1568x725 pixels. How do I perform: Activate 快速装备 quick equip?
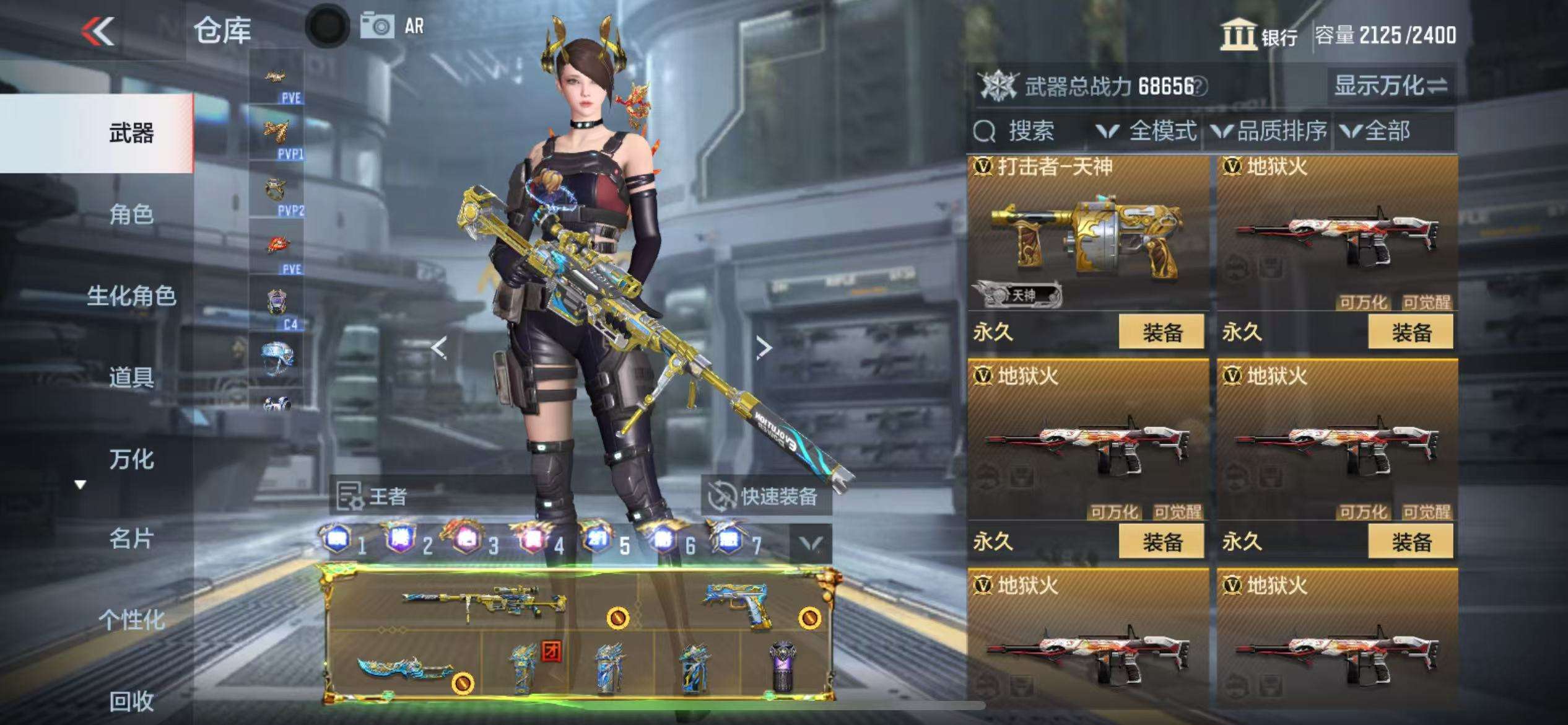pos(767,496)
